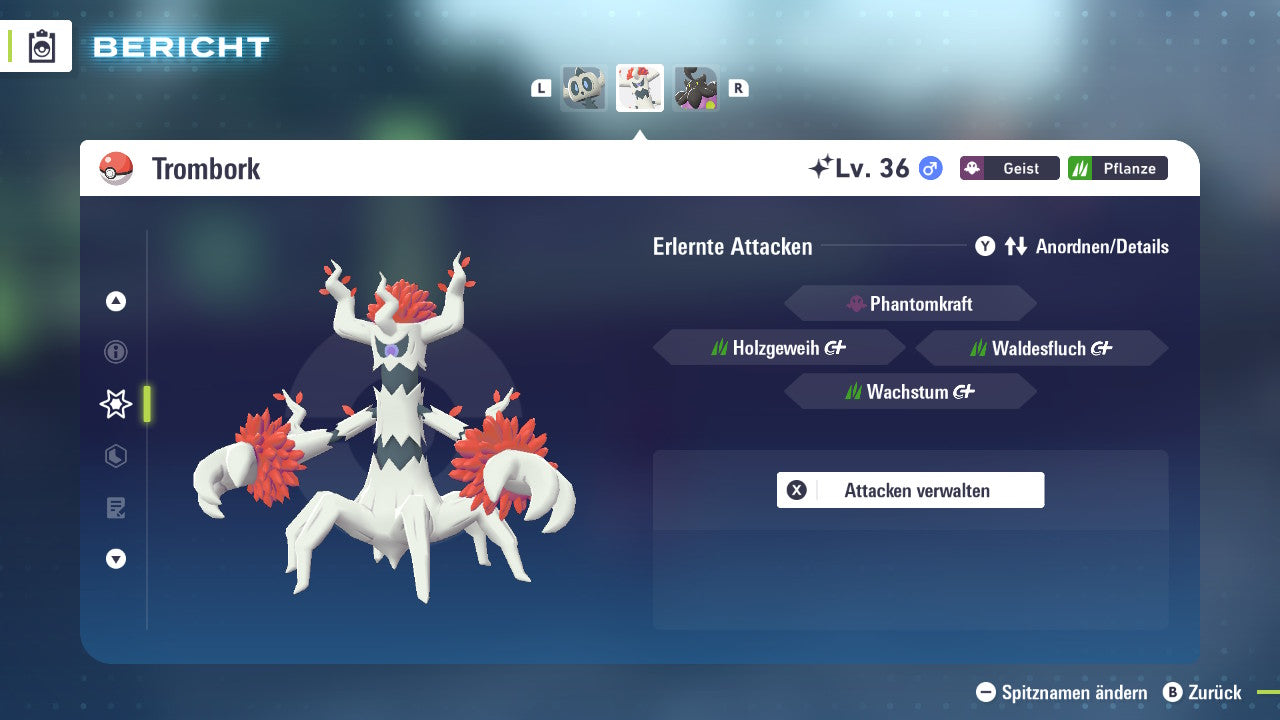Select the Wachstum GT move
This screenshot has width=1280, height=720.
coord(910,391)
